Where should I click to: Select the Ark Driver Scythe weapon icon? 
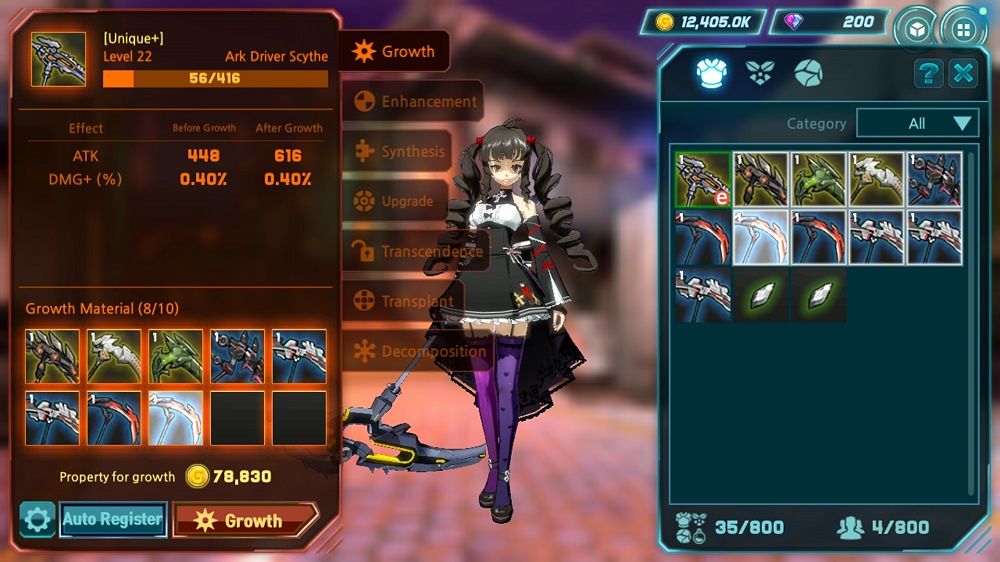pos(58,59)
